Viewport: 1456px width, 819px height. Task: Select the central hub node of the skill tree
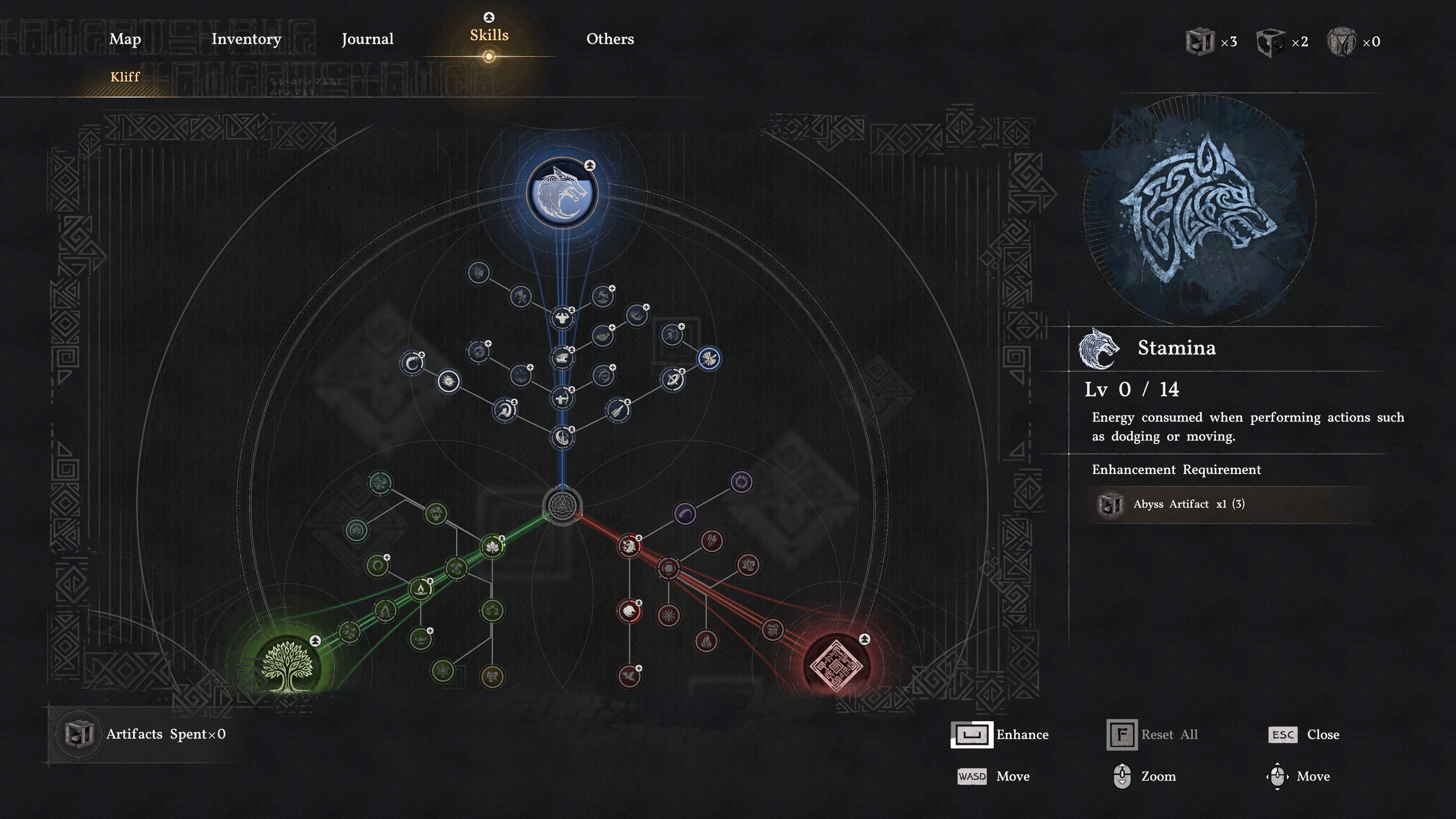coord(562,505)
